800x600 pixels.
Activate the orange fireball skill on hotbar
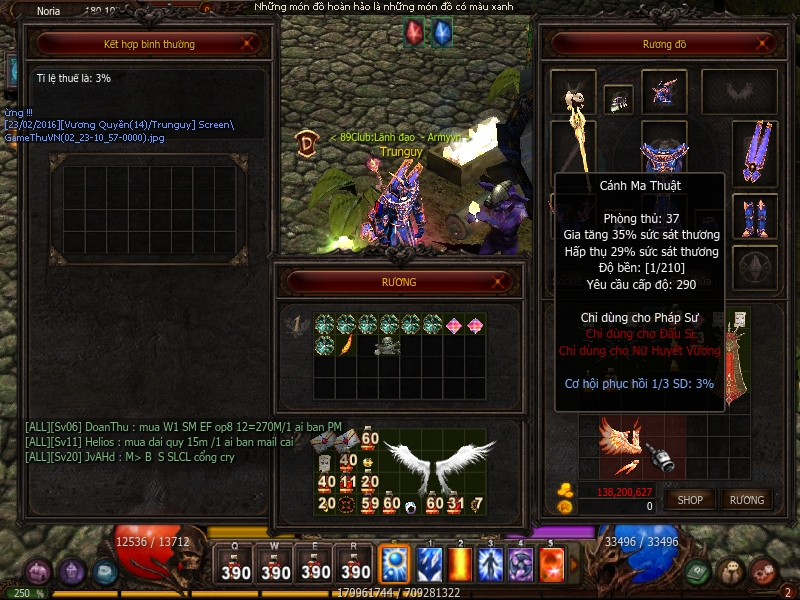(x=553, y=565)
